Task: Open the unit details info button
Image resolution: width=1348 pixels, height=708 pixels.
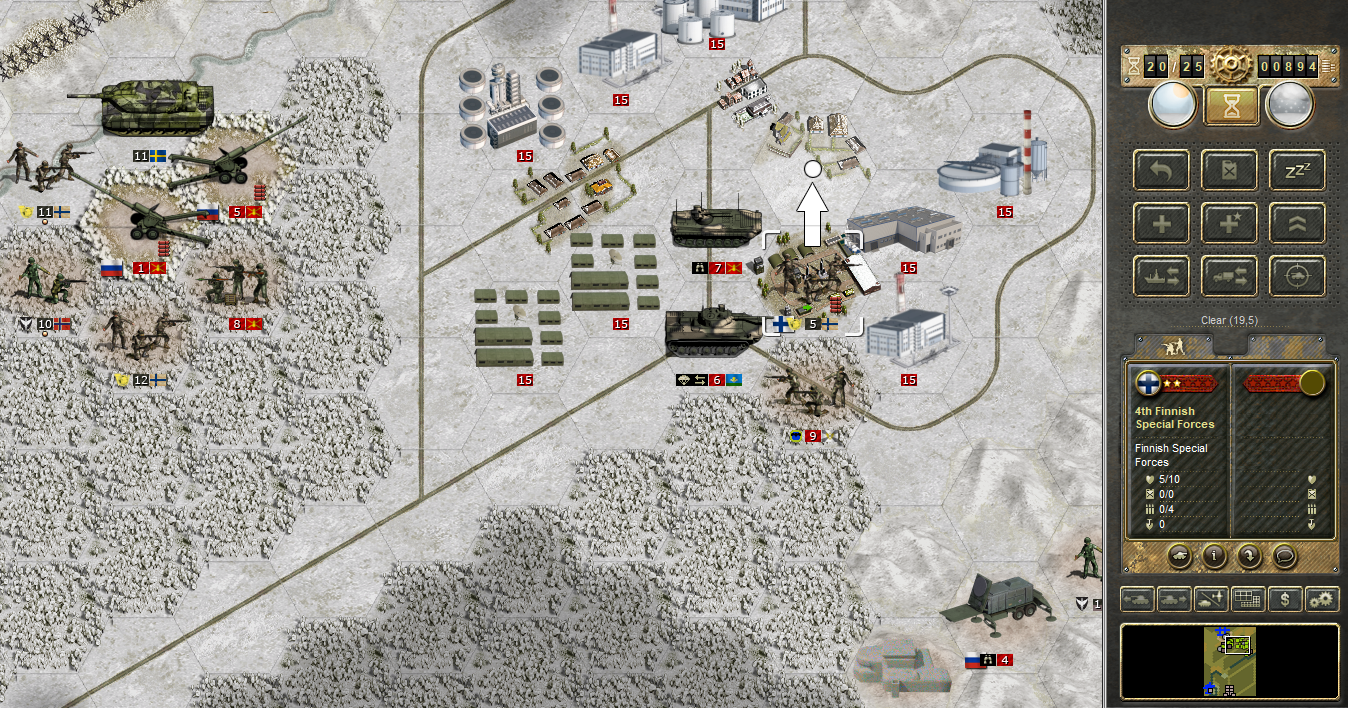Action: click(x=1212, y=554)
